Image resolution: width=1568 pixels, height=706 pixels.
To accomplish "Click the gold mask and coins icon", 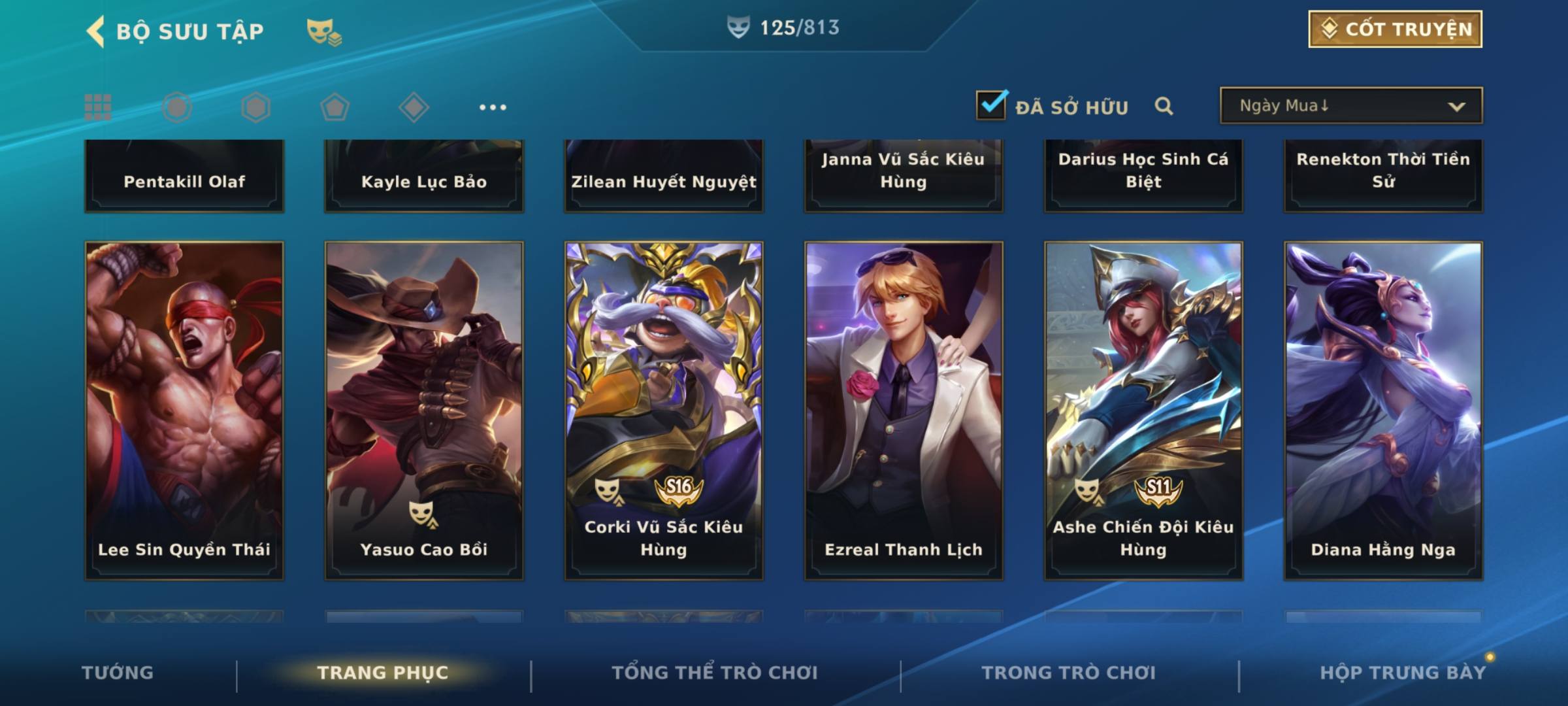I will pyautogui.click(x=324, y=31).
